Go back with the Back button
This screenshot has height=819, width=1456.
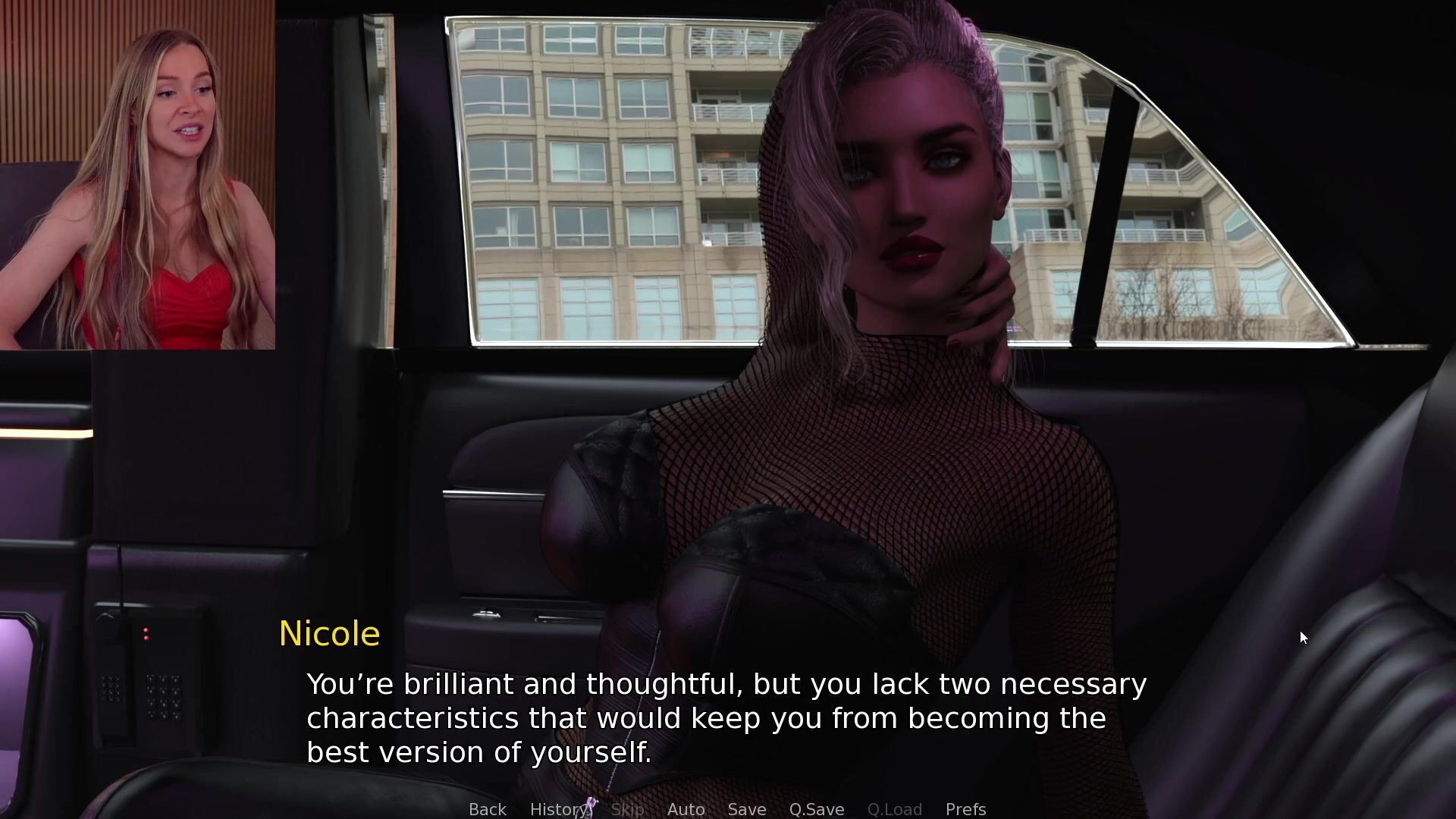pyautogui.click(x=487, y=809)
